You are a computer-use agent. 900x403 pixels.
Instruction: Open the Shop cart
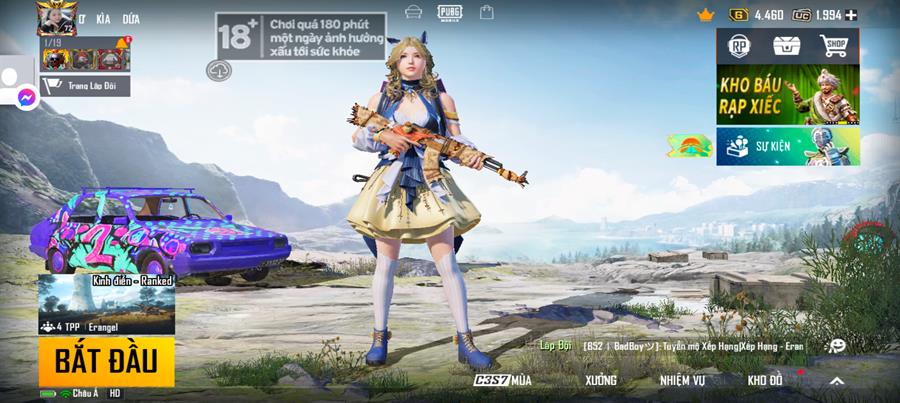click(834, 46)
